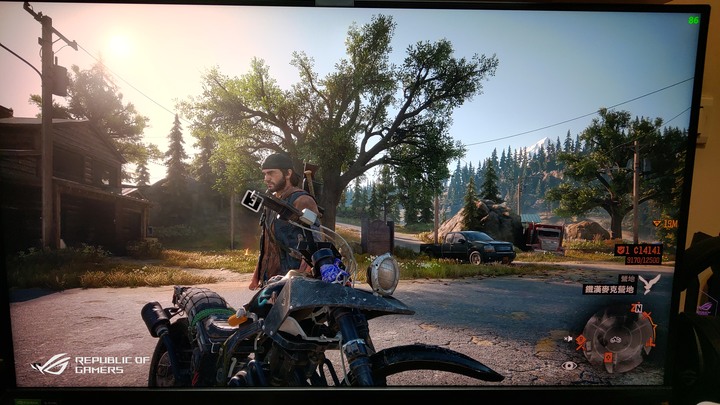Click the distance waypoint marker above the credits
This screenshot has width=720, height=405.
pyautogui.click(x=666, y=224)
